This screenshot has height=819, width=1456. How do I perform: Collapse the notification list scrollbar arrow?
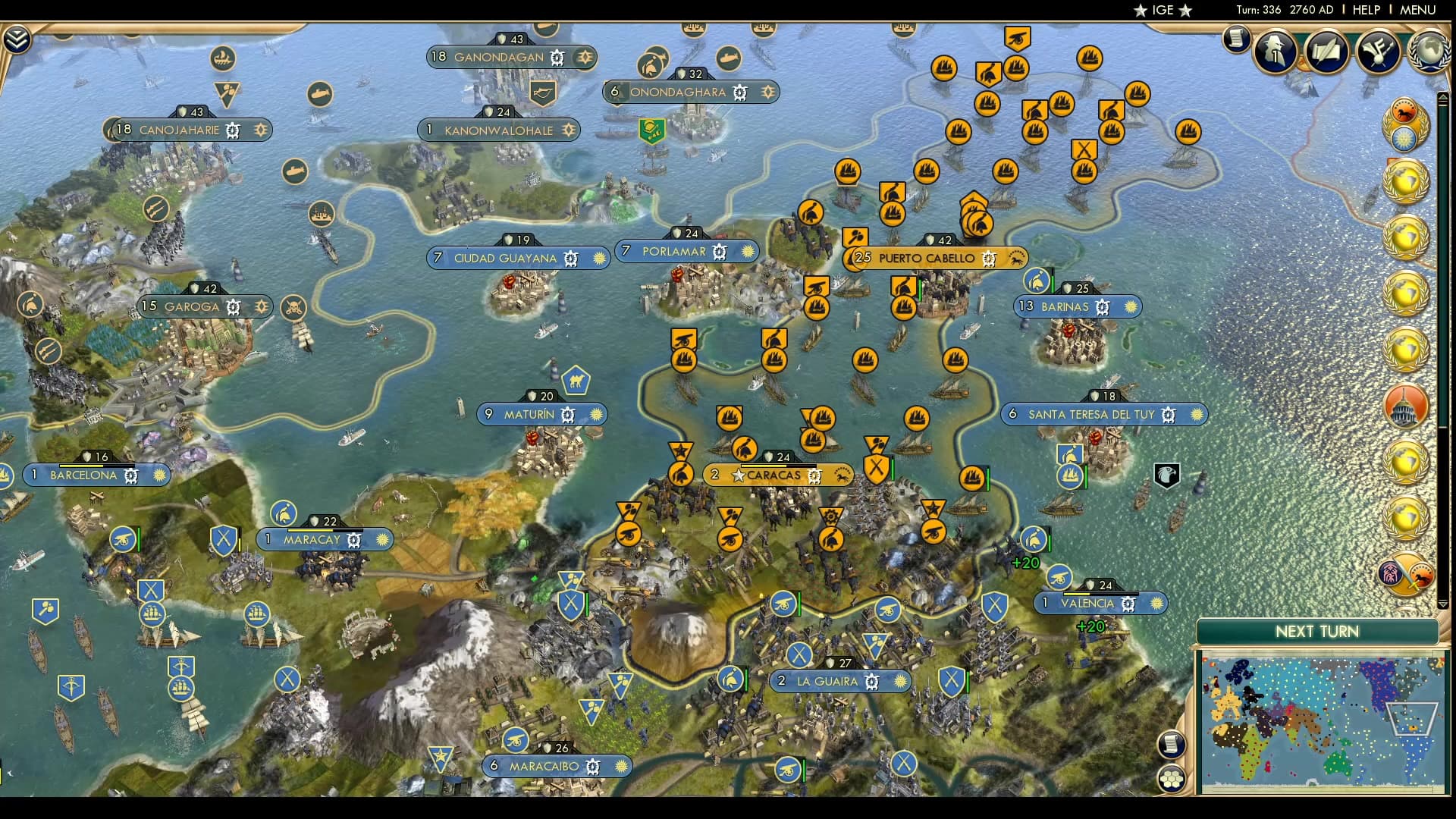point(1443,97)
